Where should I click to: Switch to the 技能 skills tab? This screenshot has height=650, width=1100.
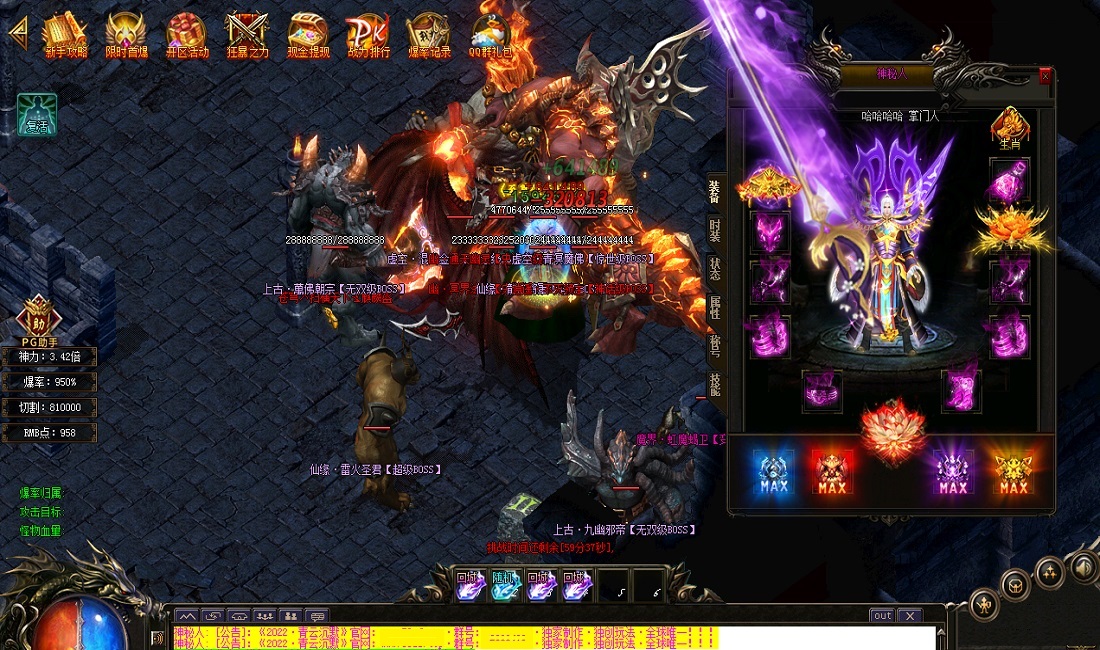(714, 384)
